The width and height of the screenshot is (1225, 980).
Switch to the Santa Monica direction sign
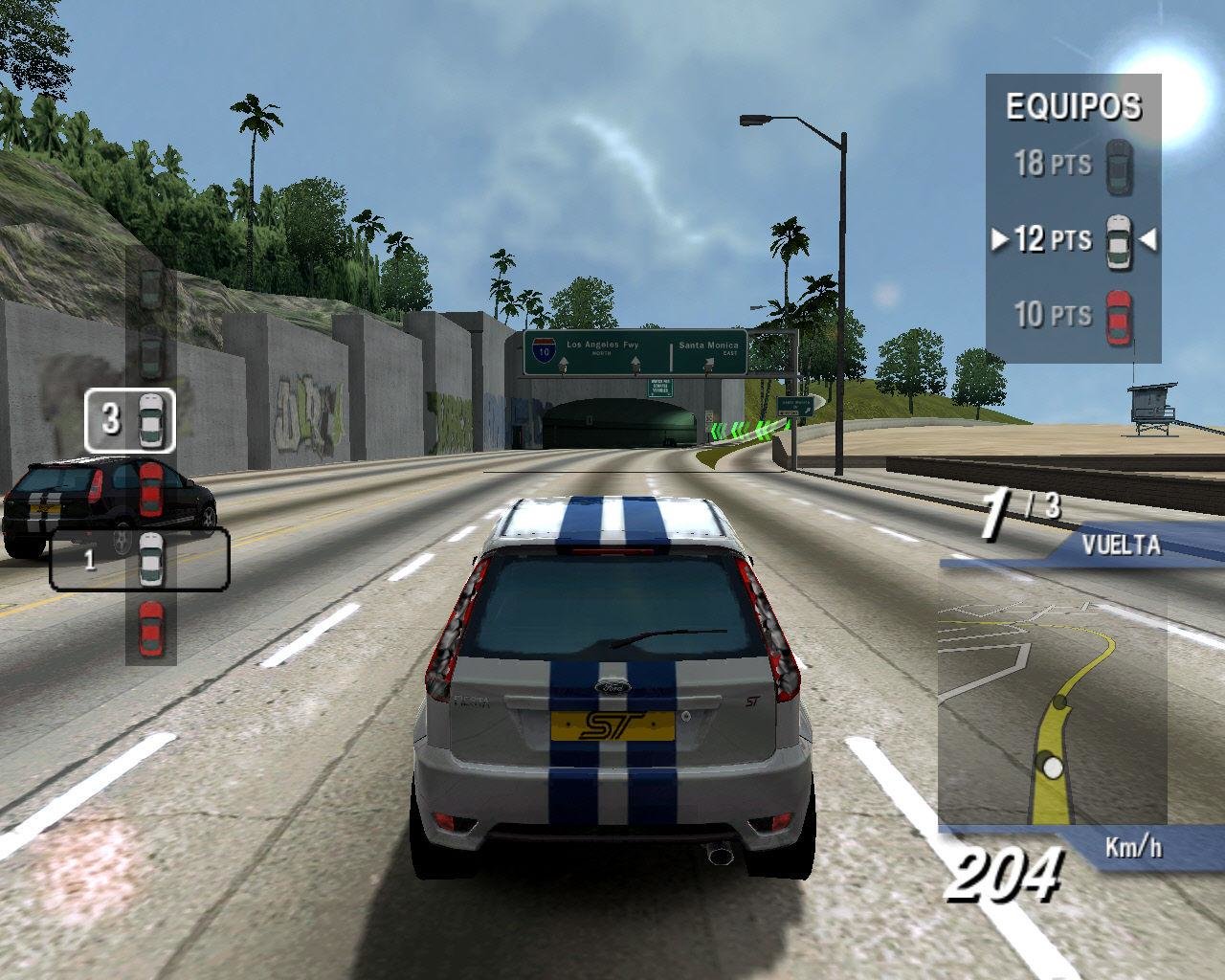707,345
